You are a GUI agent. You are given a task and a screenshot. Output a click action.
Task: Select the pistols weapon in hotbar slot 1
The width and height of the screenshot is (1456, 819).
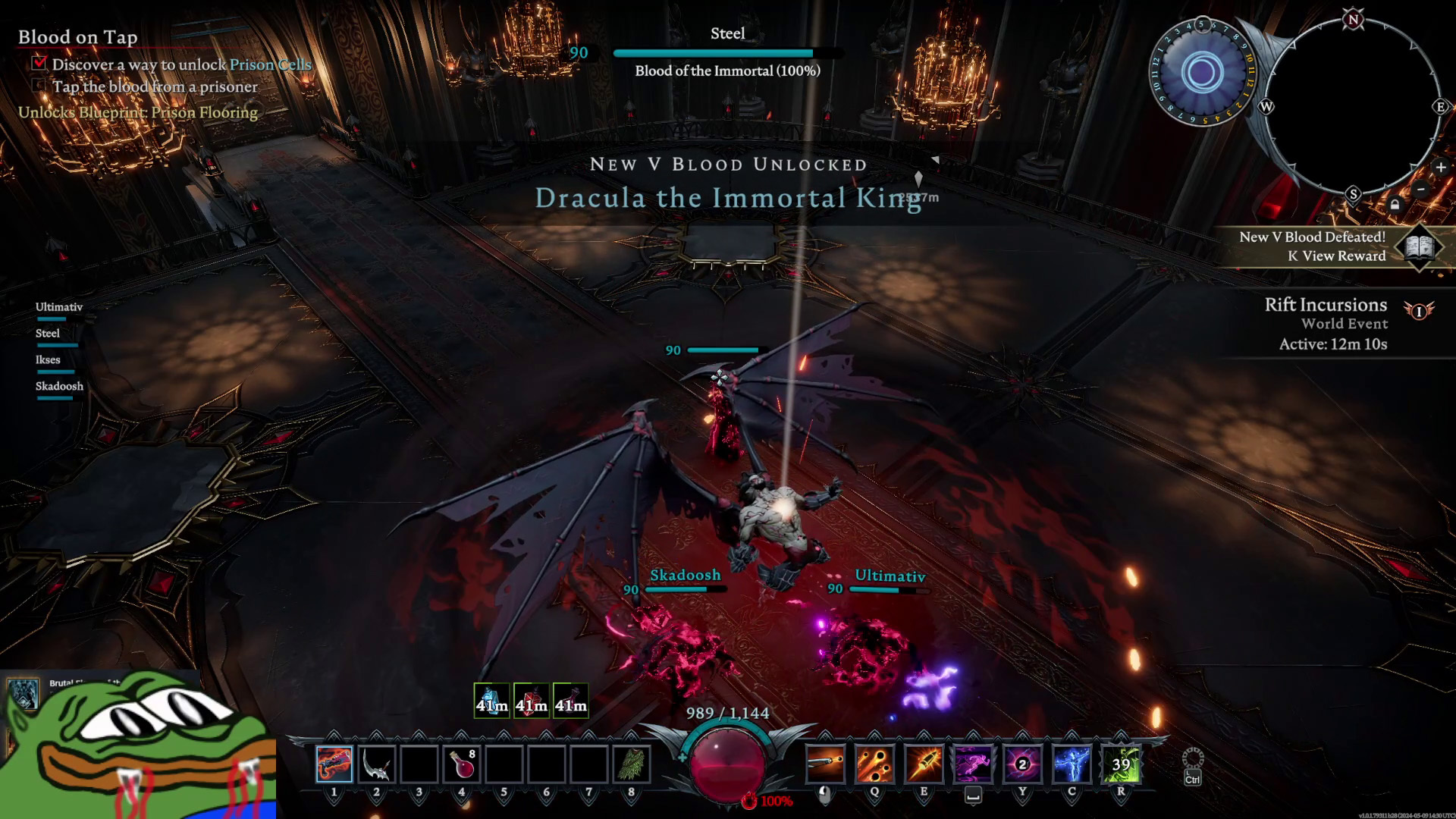(334, 764)
